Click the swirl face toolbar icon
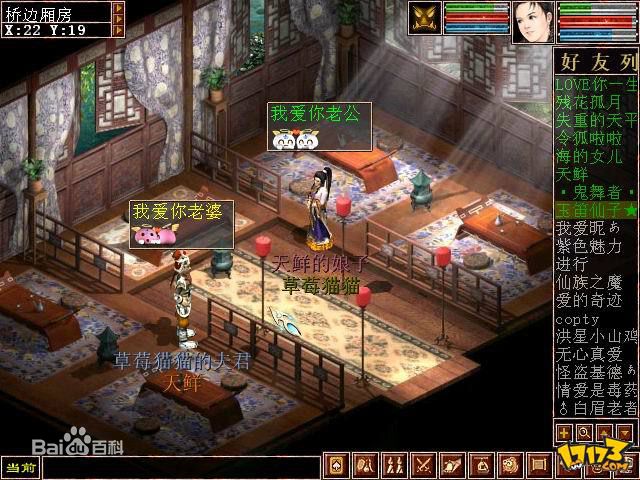Viewport: 640px width, 480px height. click(510, 465)
